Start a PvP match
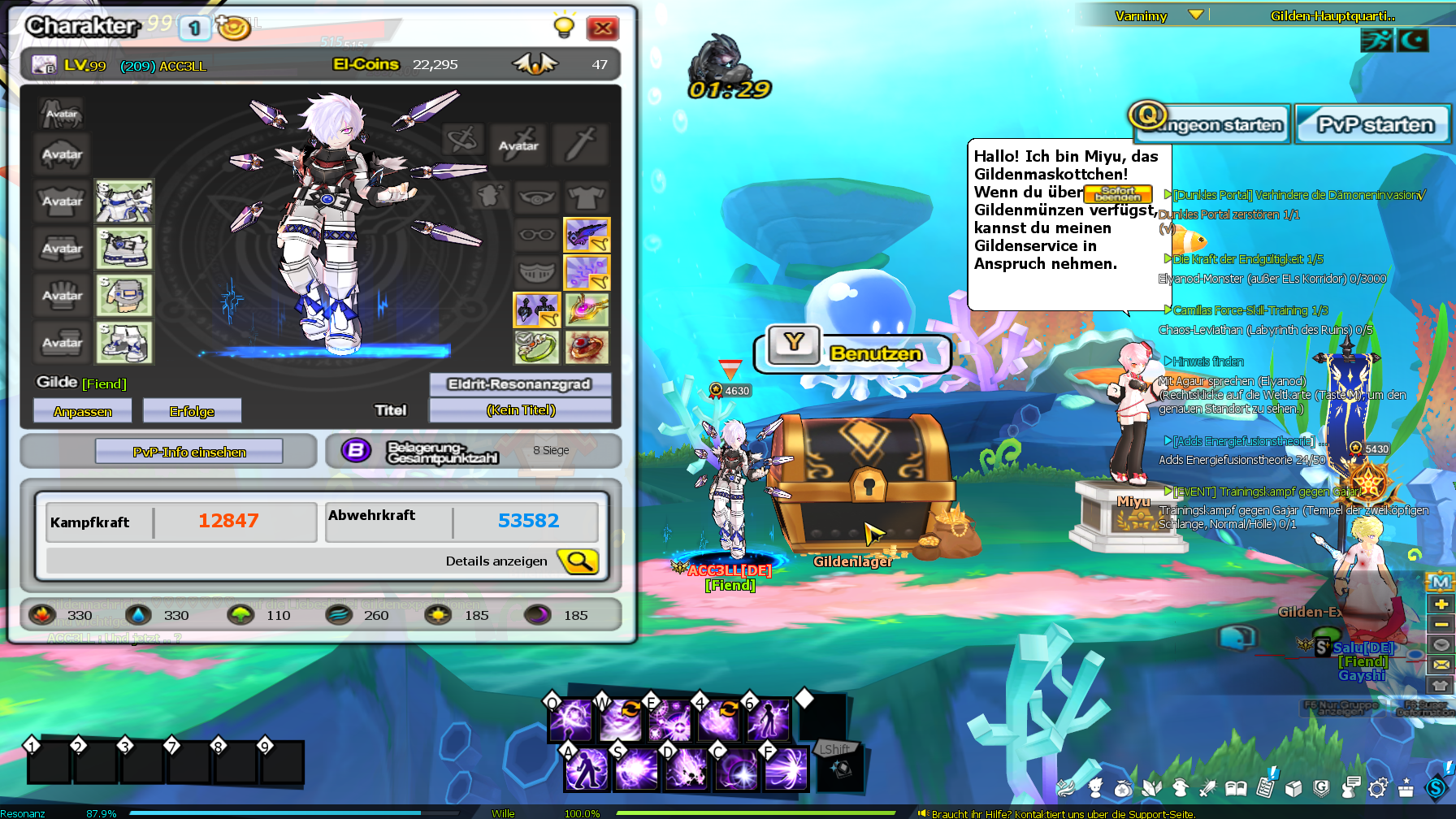Screen dimensions: 1456x819 1373,124
